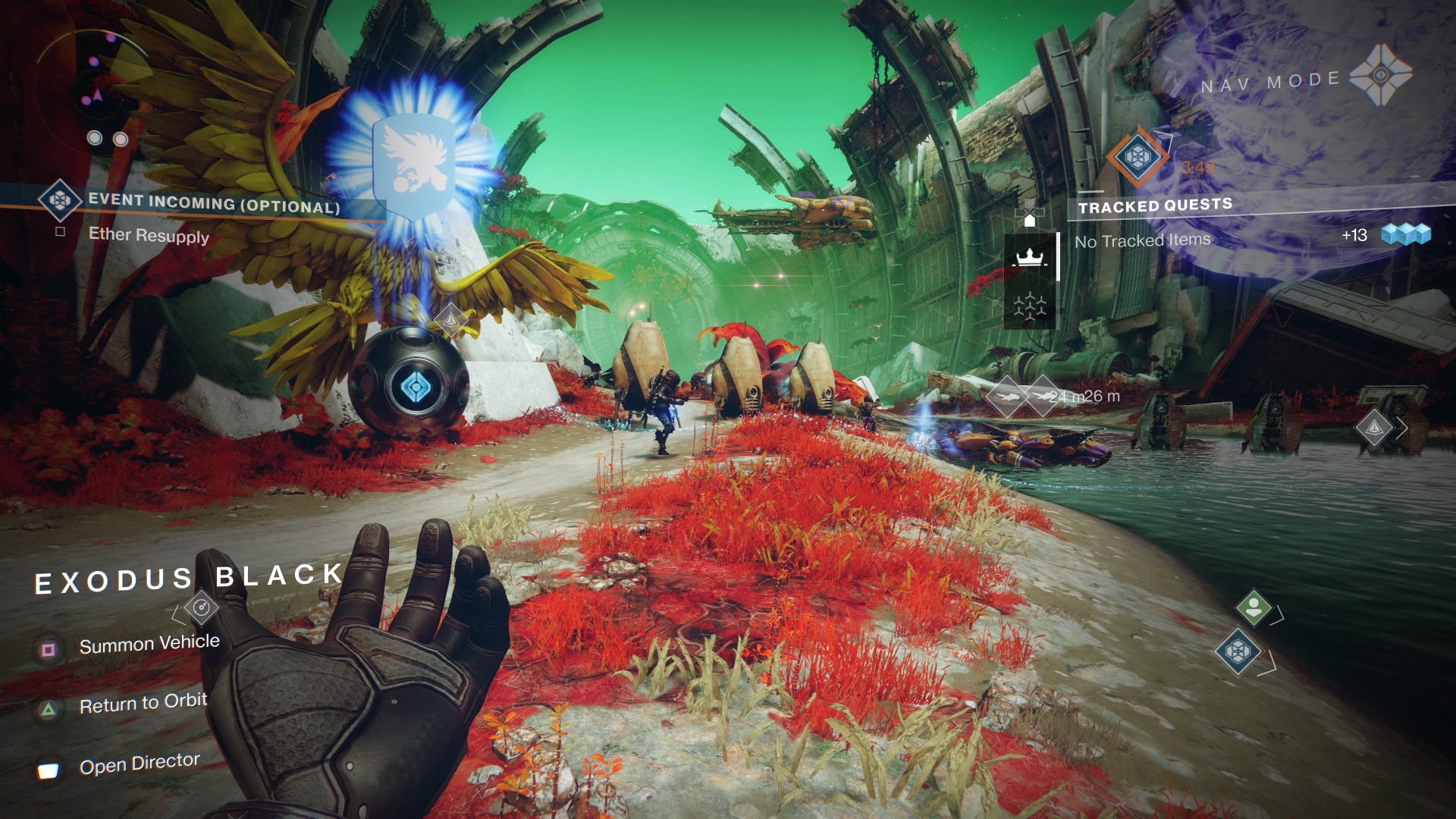Select the green fireteam member marker

[x=1254, y=608]
